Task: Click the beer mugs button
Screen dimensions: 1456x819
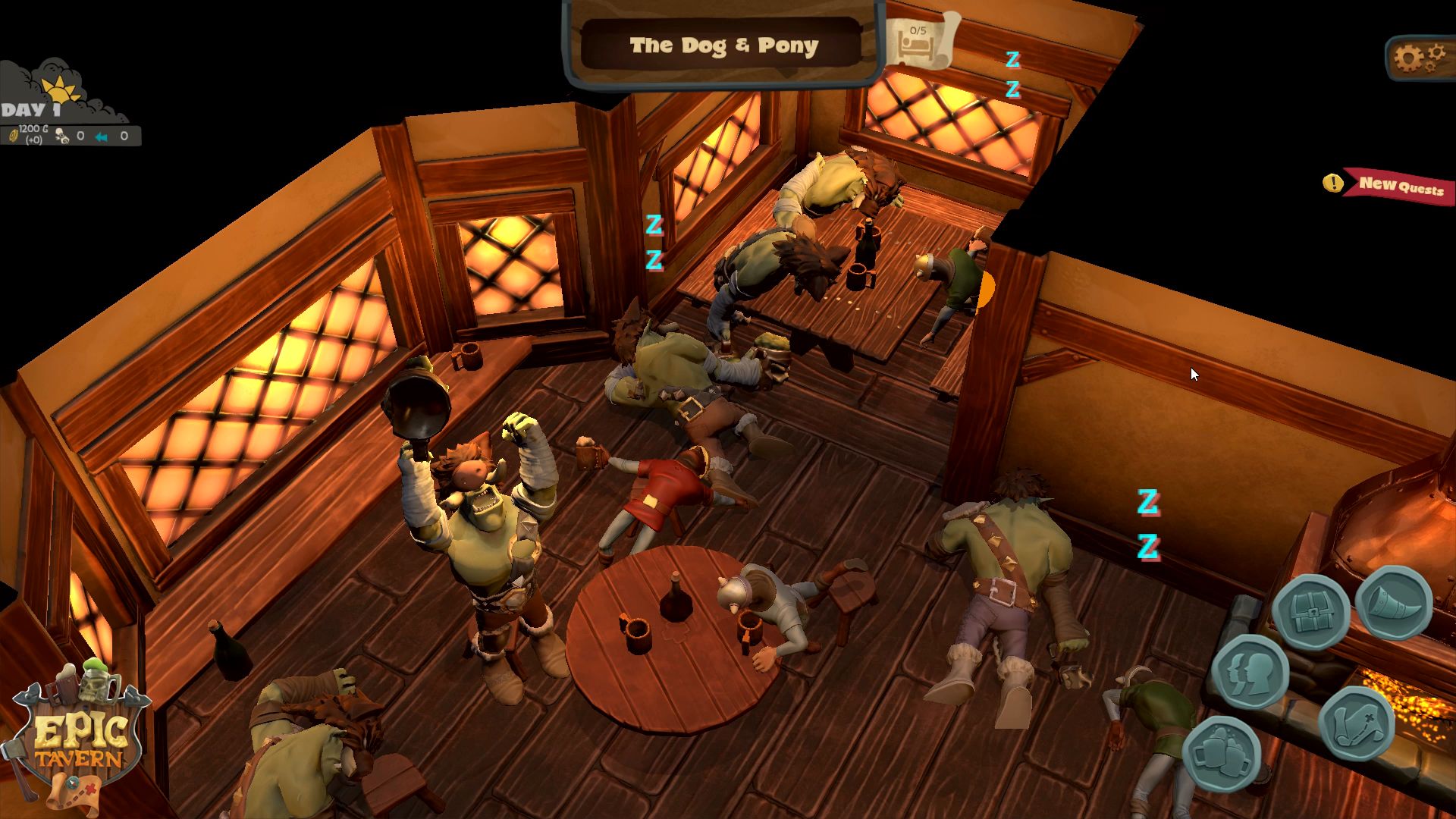Action: (1221, 753)
